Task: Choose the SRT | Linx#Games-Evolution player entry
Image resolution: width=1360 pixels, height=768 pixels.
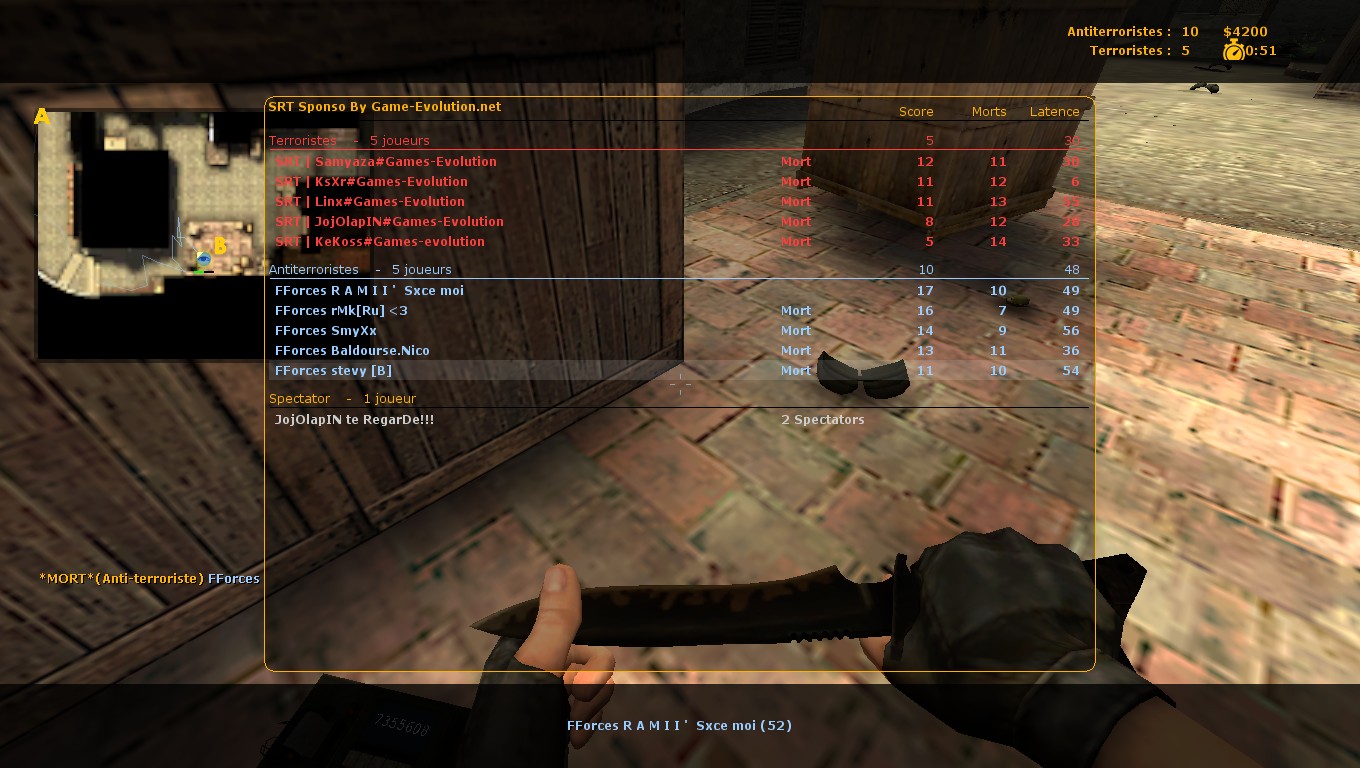Action: [x=370, y=202]
